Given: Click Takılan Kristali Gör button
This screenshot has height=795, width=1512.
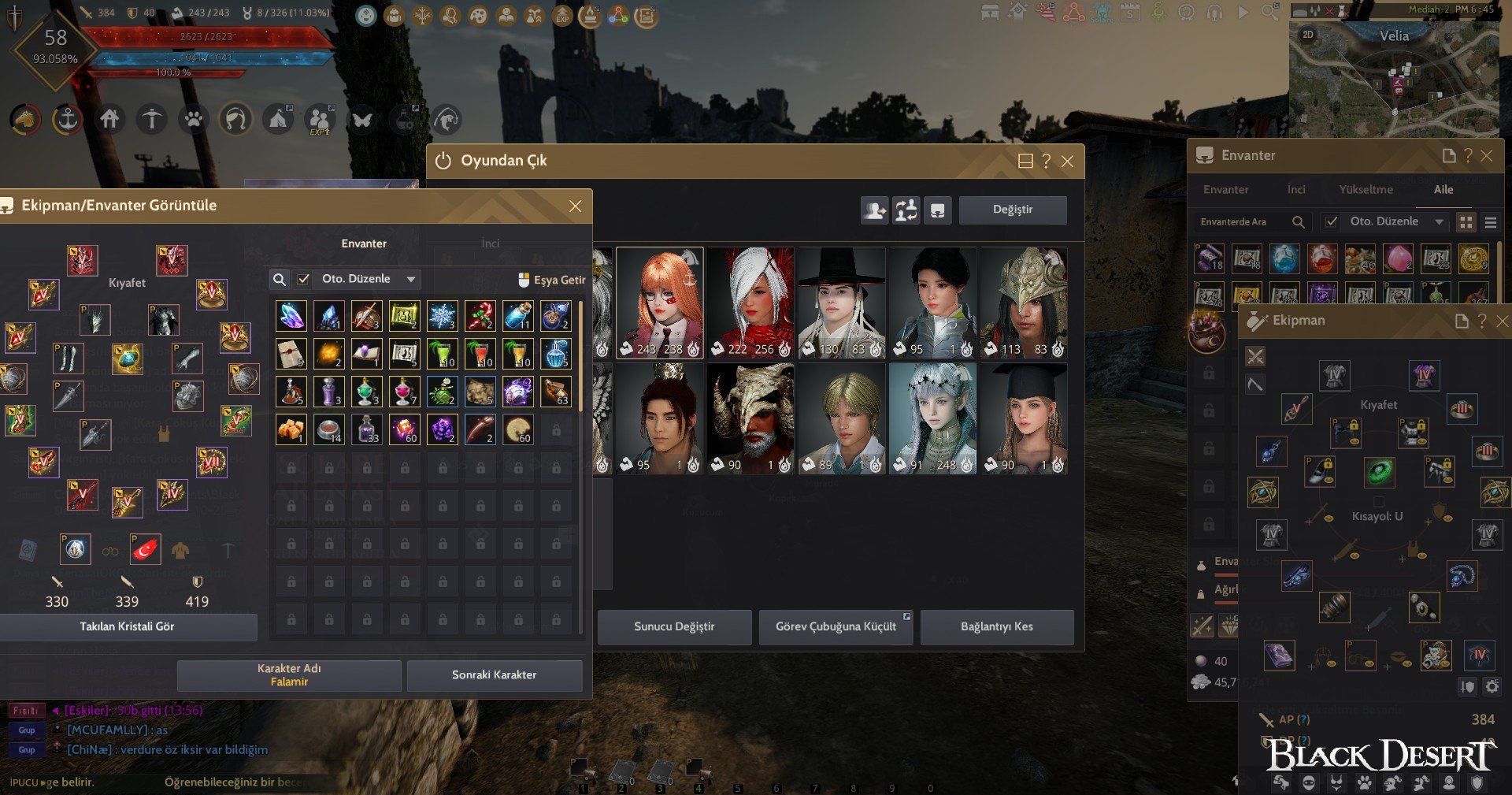Looking at the screenshot, I should (128, 627).
